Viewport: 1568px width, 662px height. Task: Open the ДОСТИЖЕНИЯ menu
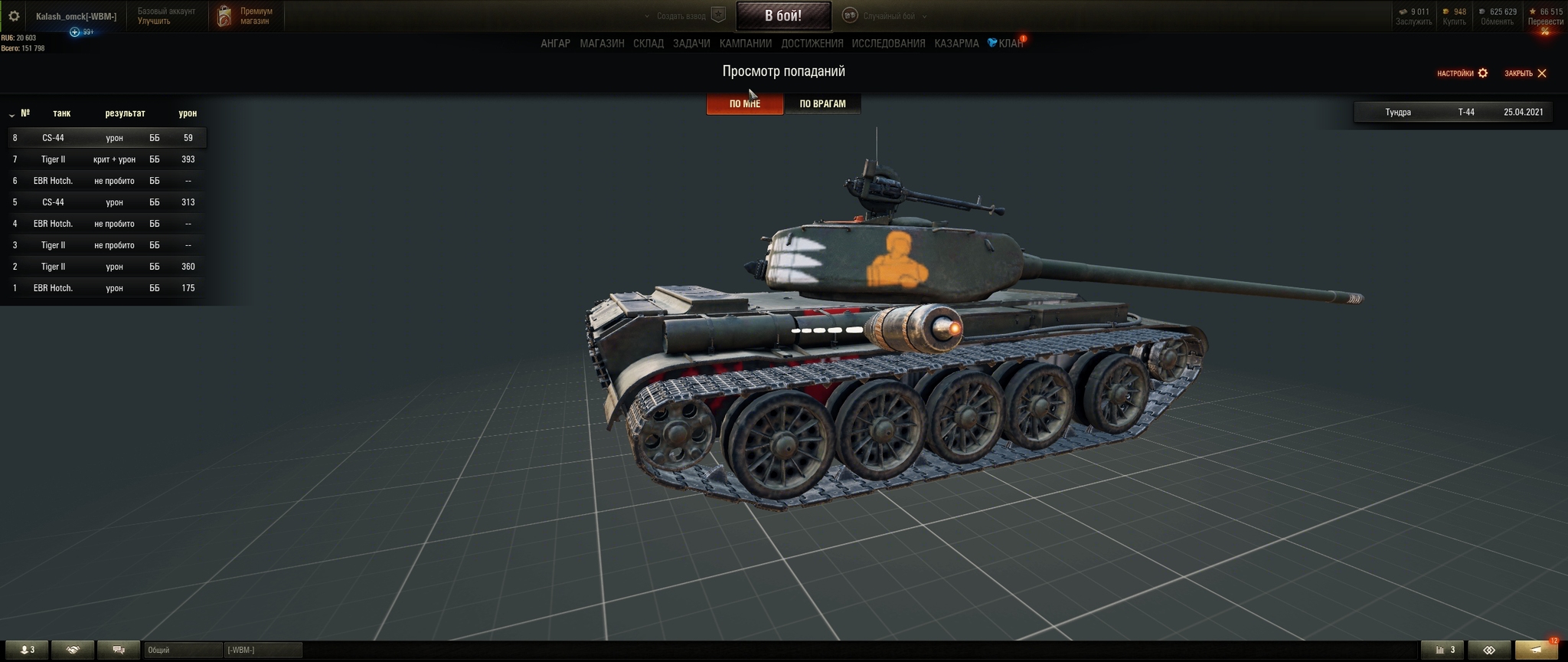click(x=812, y=44)
